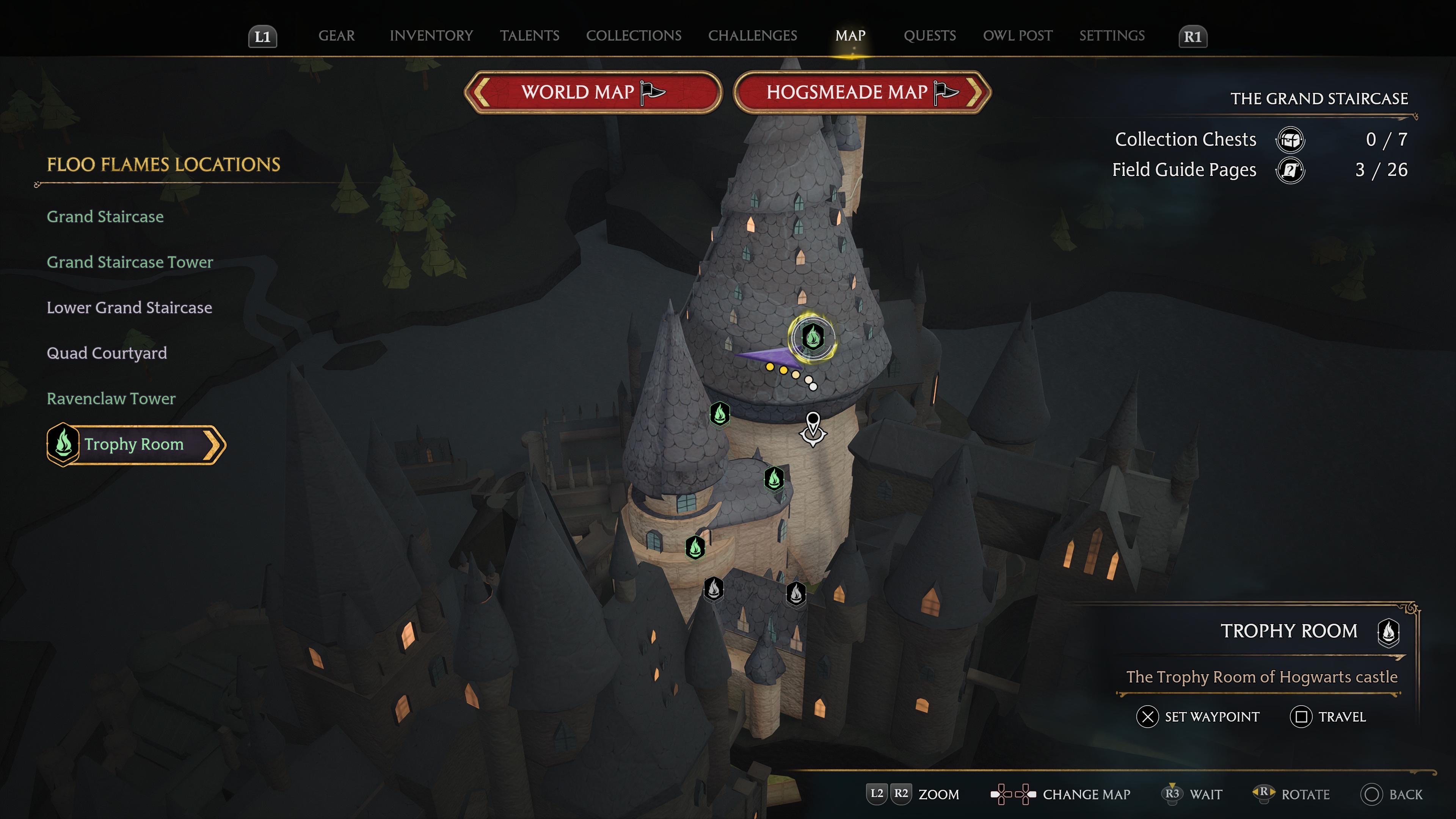1456x819 pixels.
Task: Go to the Talents tab
Action: [x=529, y=36]
